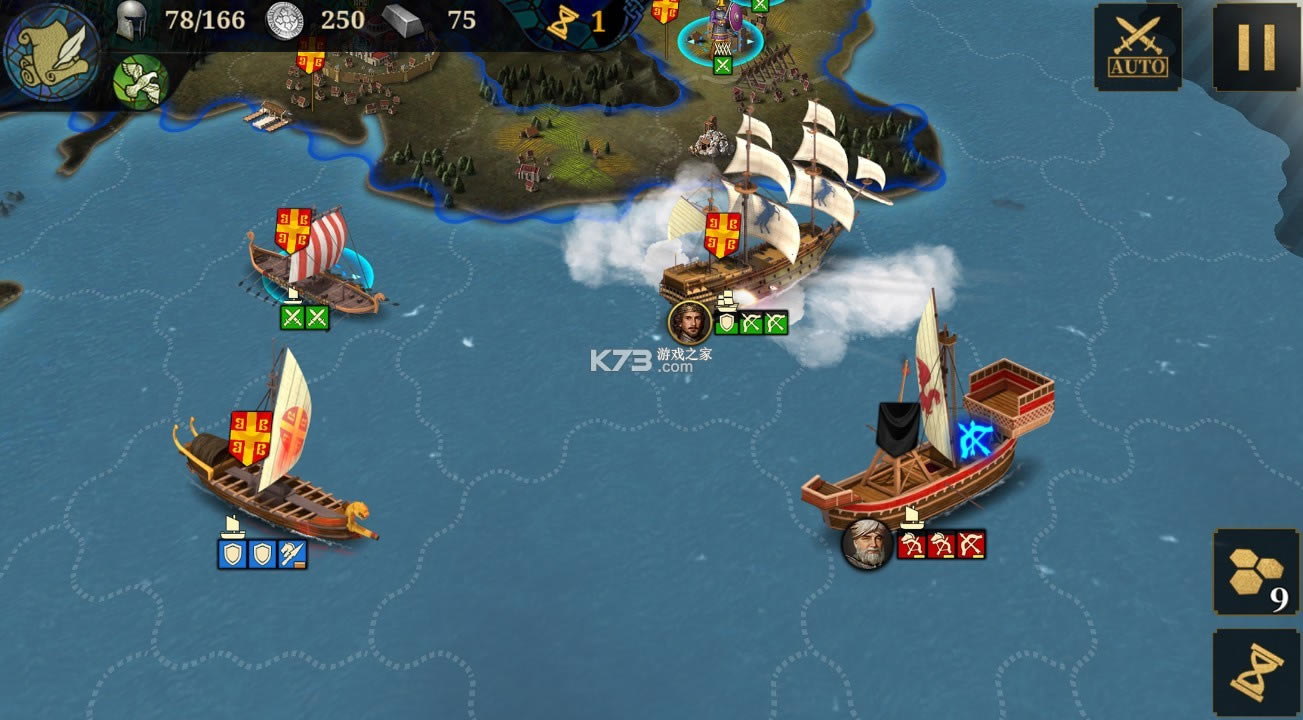This screenshot has width=1303, height=720.
Task: Open the gold hexagon tiles button
Action: click(1256, 571)
